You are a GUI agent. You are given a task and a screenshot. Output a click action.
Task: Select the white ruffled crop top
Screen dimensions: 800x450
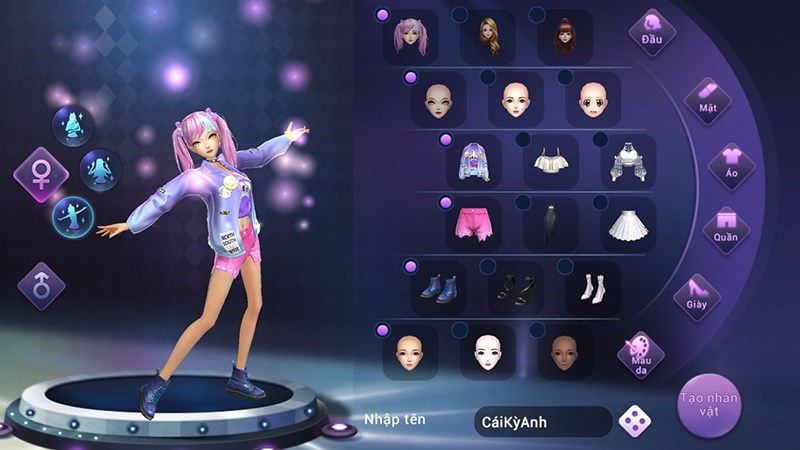pos(550,161)
